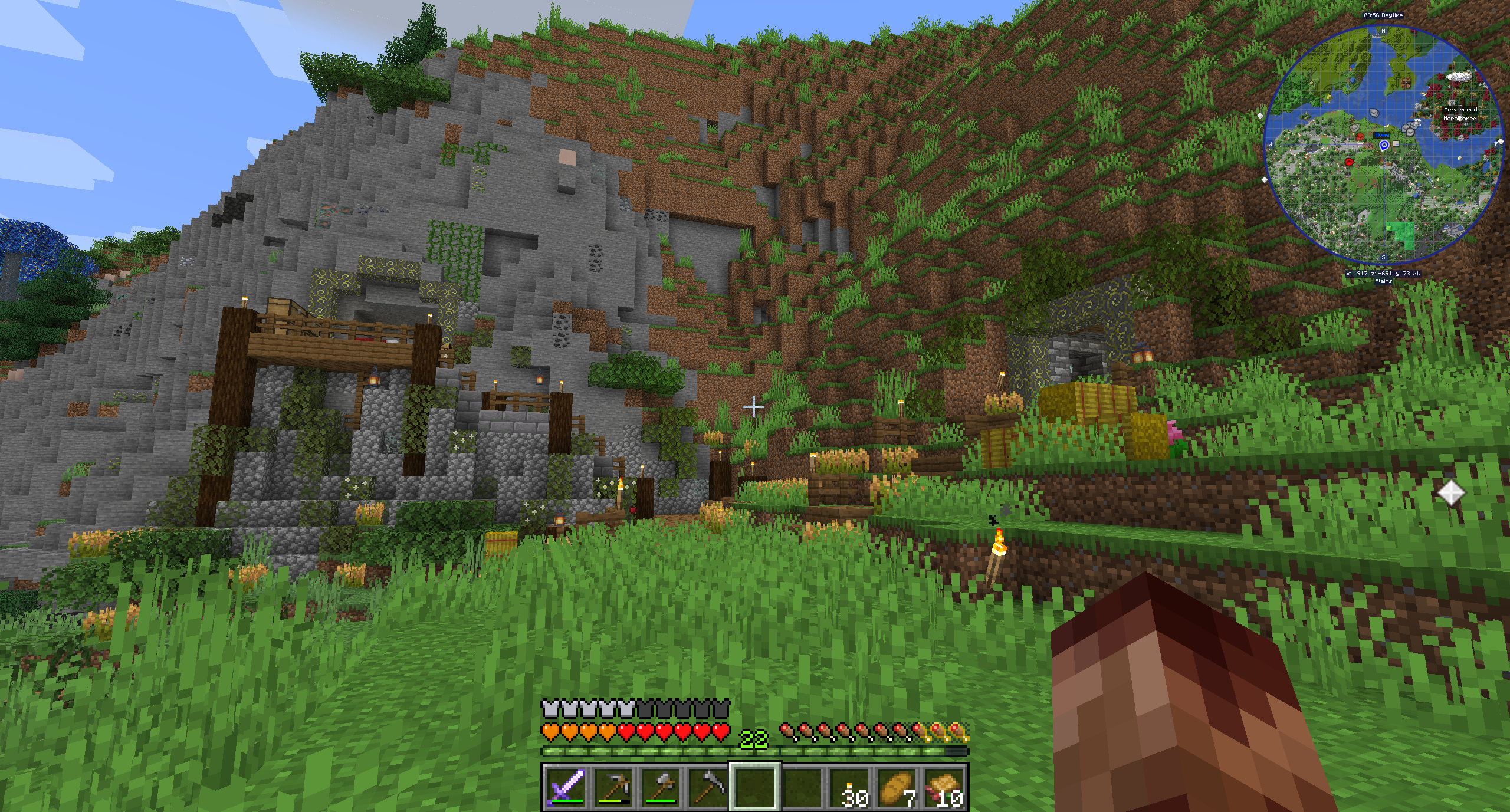Select the torch stack of 30
The height and width of the screenshot is (812, 1510).
point(850,786)
